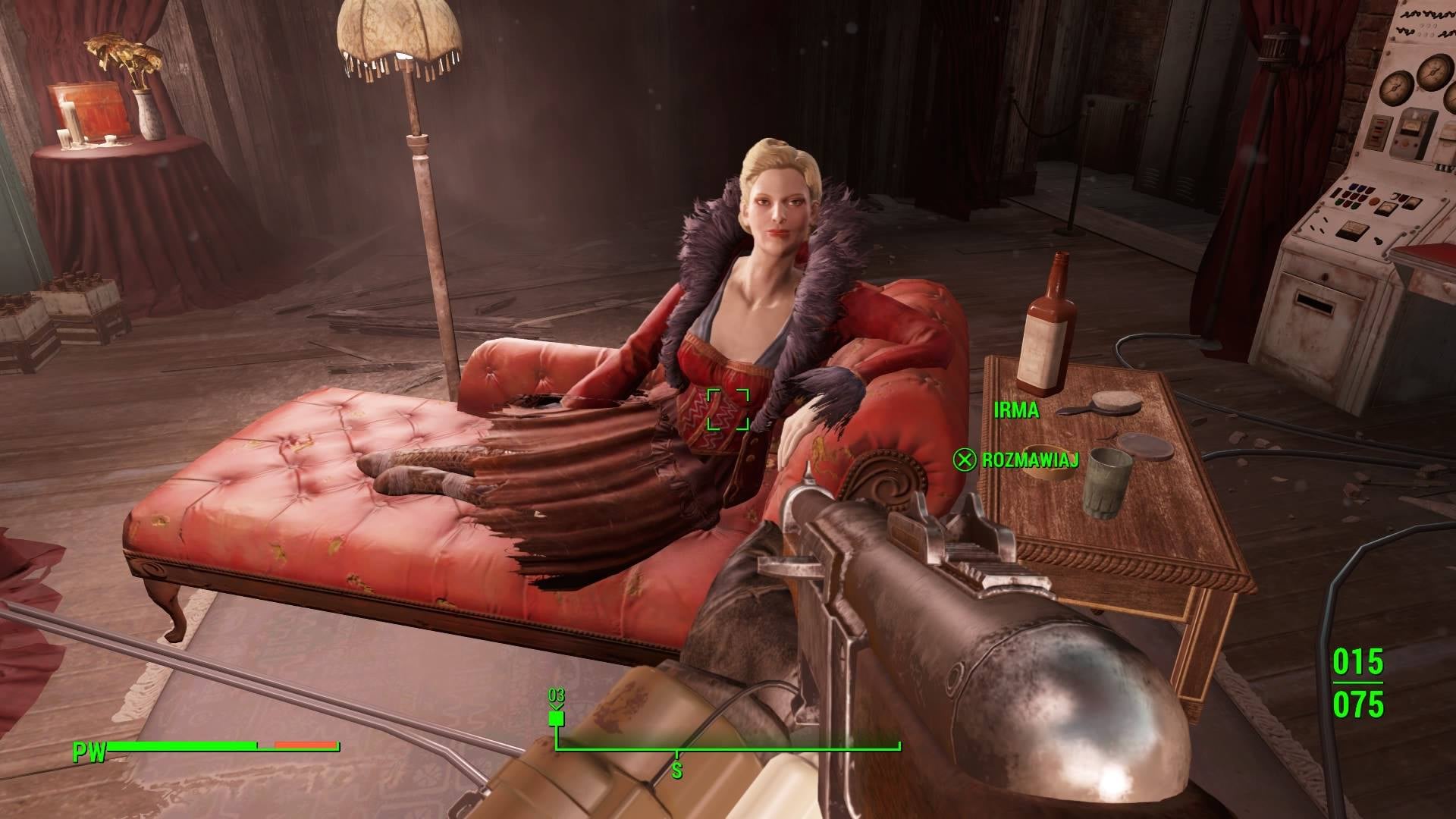Select the quest marker on the compass
This screenshot has height=819, width=1456.
557,717
